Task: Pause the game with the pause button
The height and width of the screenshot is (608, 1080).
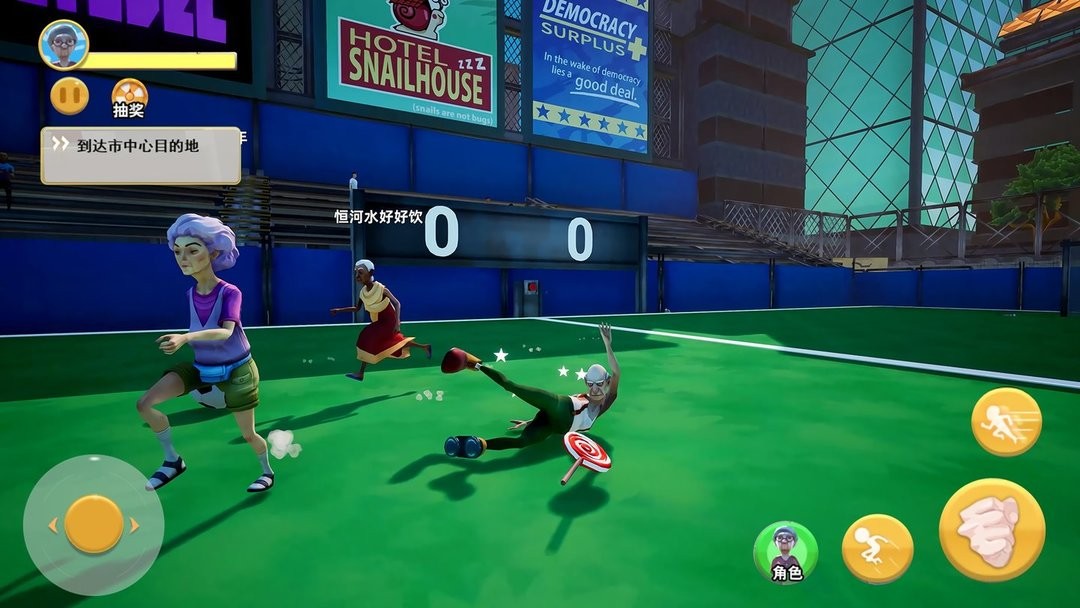Action: tap(69, 96)
